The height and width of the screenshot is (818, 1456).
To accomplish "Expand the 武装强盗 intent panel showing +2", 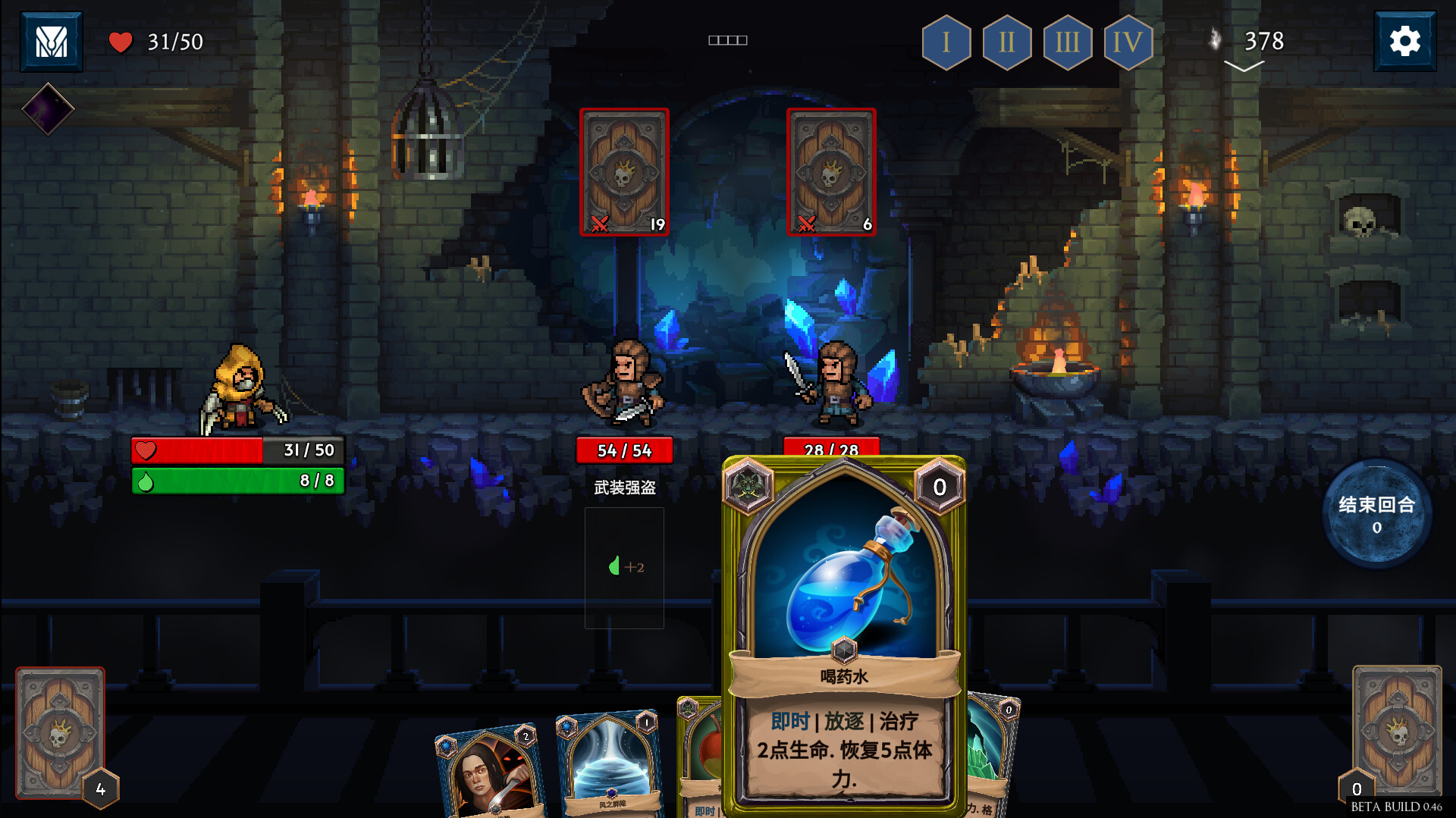I will tap(624, 567).
